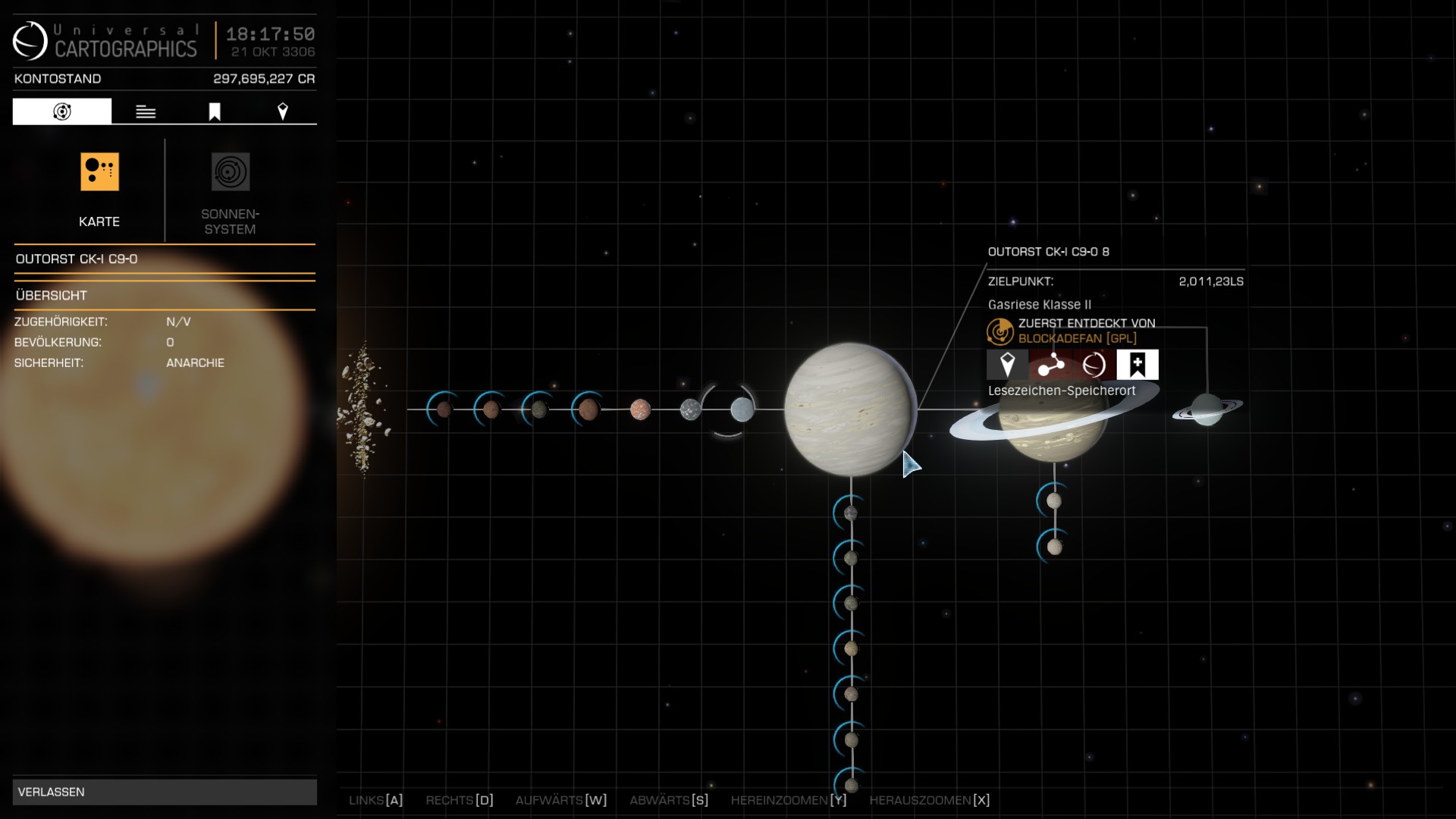This screenshot has height=819, width=1456.
Task: Open the system overview info tab
Action: point(62,111)
